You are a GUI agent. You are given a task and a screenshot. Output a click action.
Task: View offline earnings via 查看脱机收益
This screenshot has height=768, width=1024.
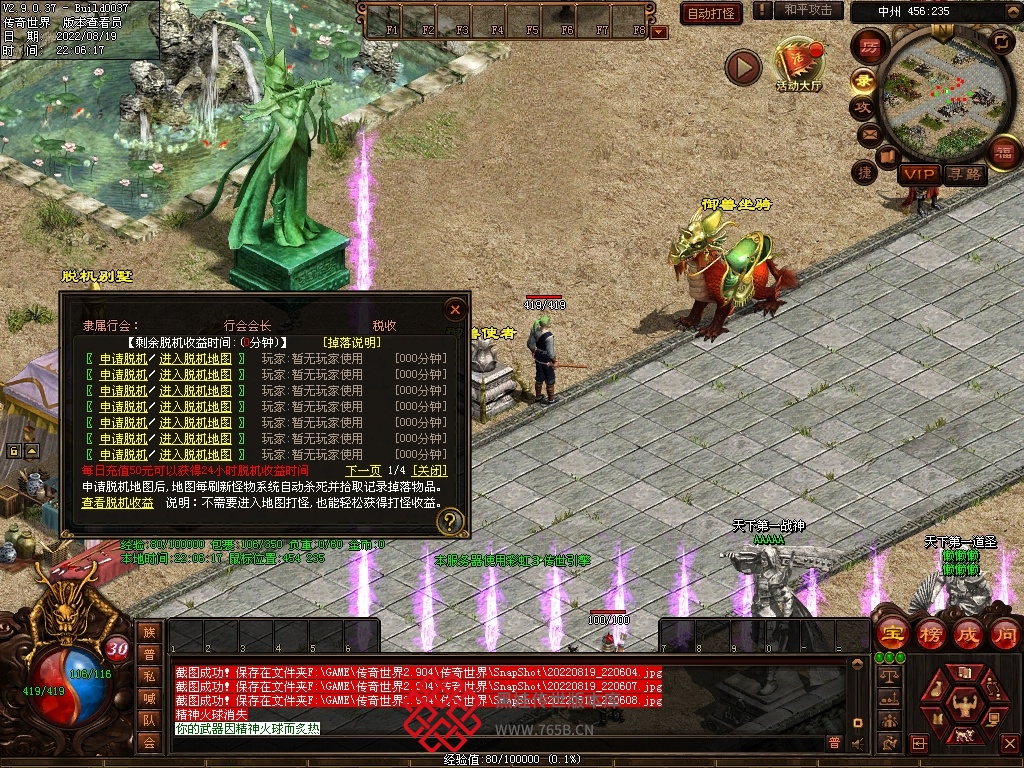[118, 503]
